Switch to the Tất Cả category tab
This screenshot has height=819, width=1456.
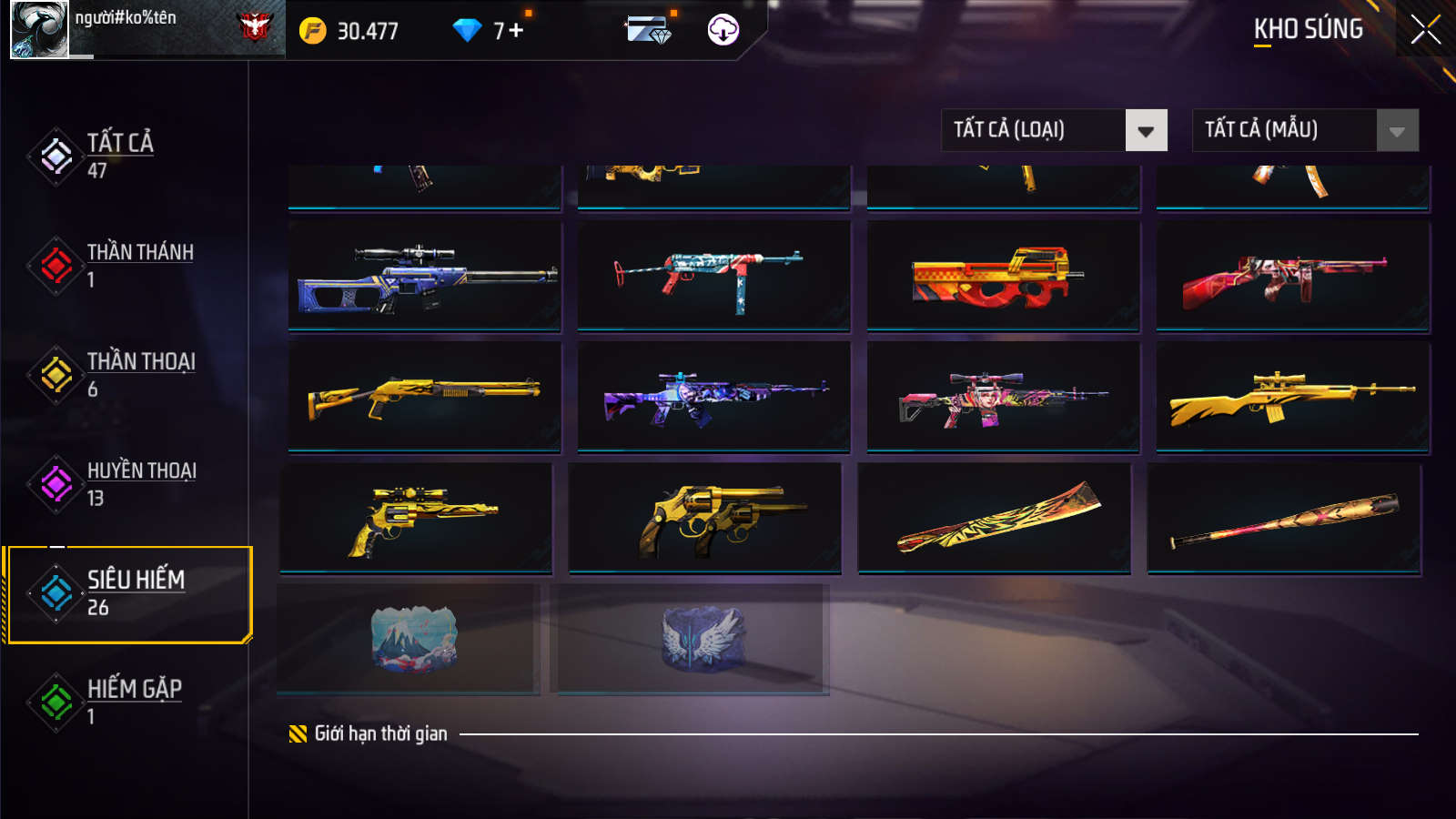point(118,156)
